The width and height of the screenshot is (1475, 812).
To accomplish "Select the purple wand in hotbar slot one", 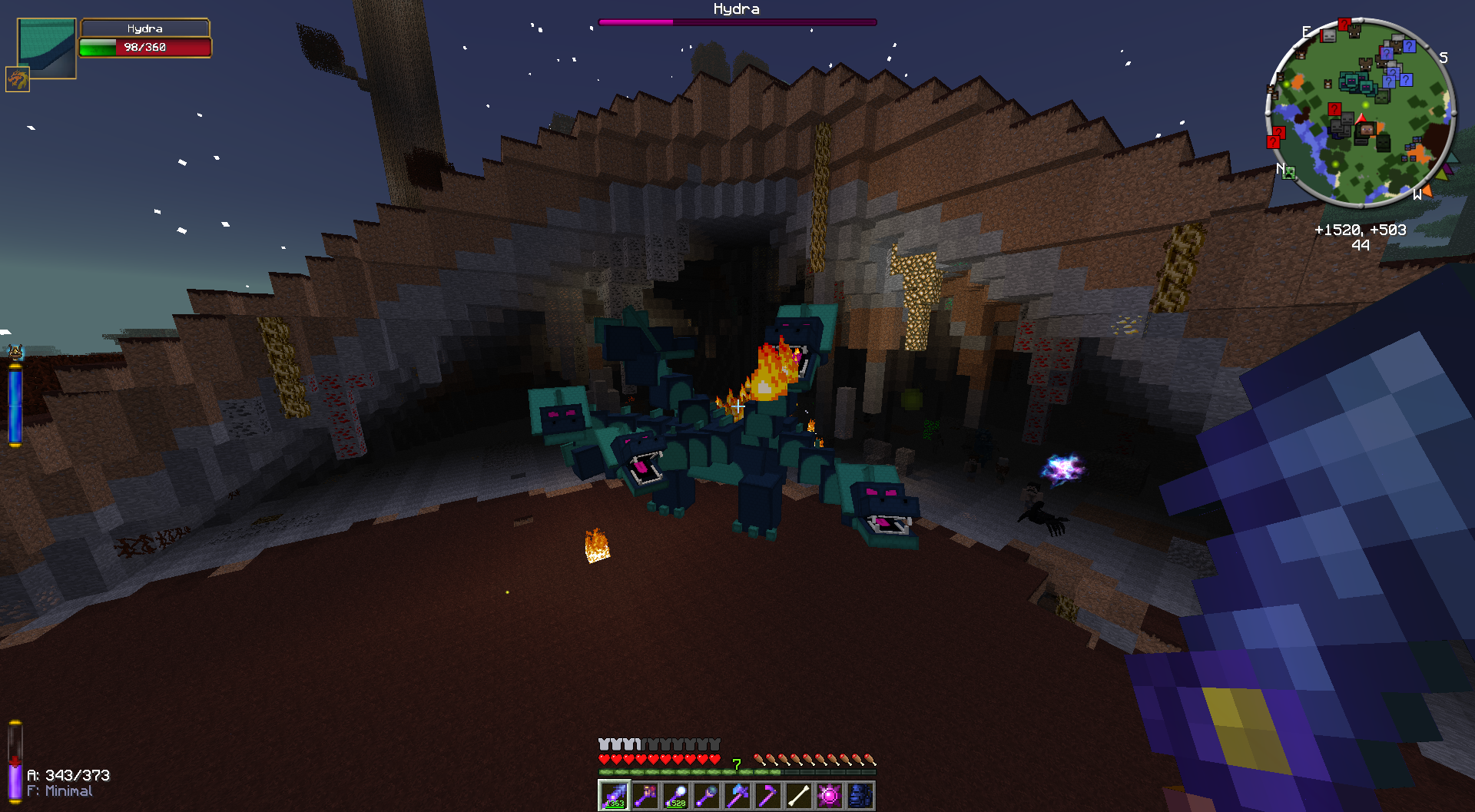I will coord(615,795).
